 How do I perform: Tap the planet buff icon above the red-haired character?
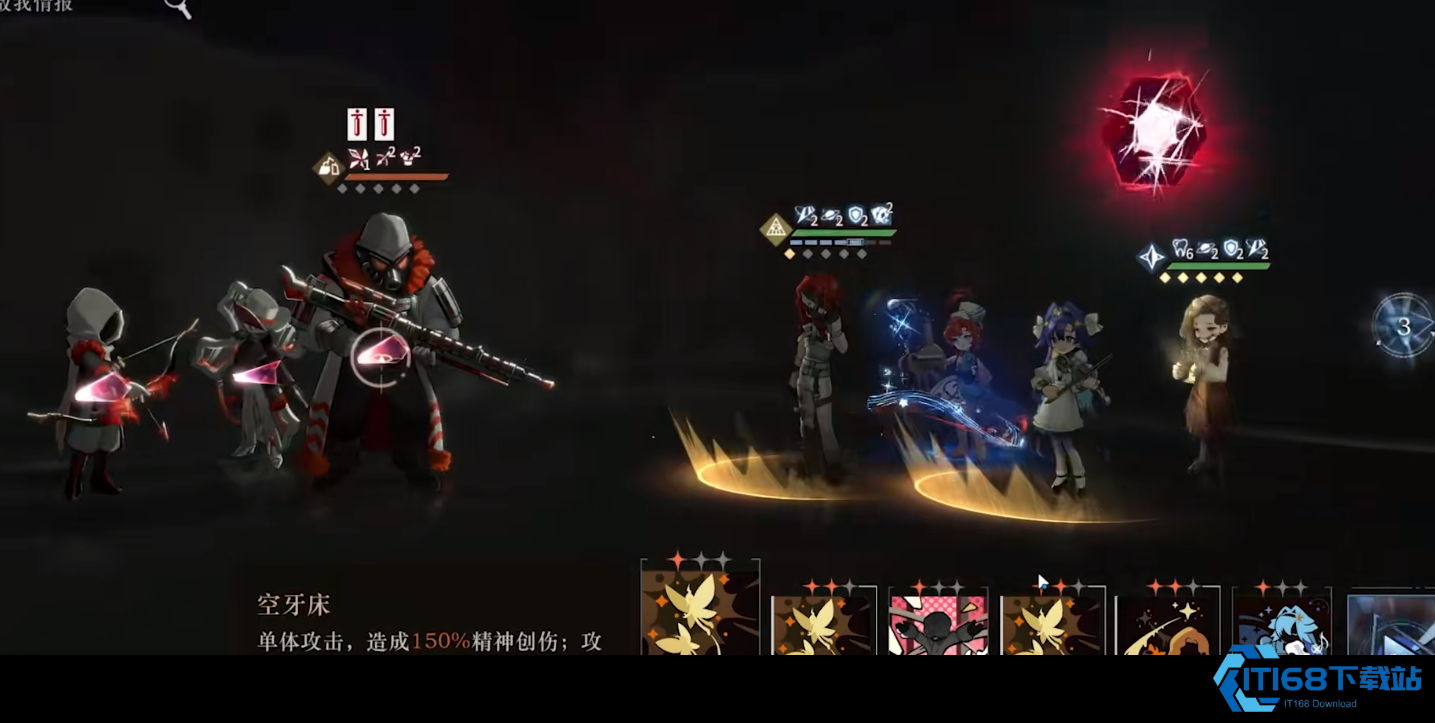[831, 216]
